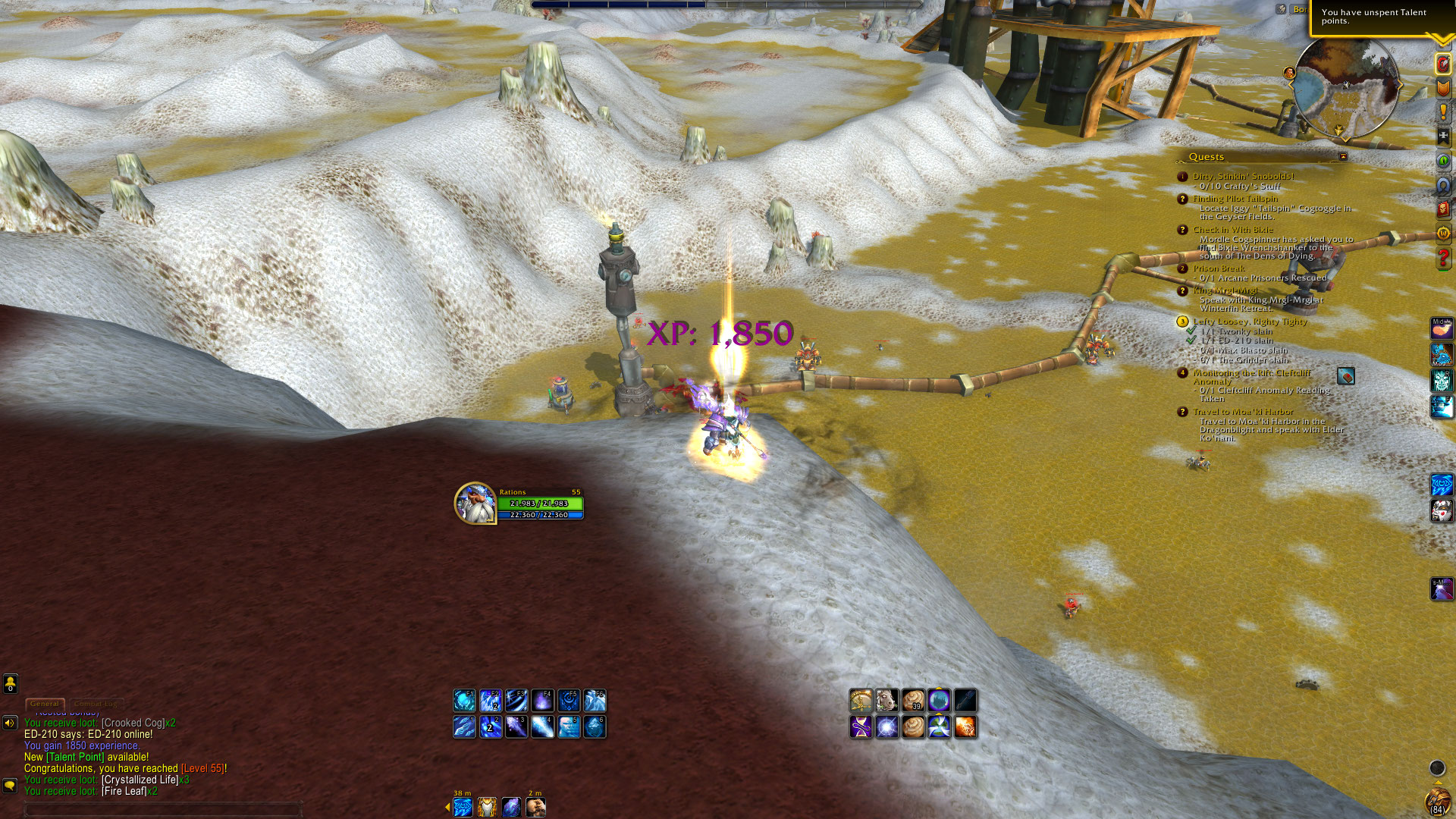This screenshot has height=819, width=1456.
Task: Use the Cleftcliff Anomaly quest item
Action: pos(1346,376)
